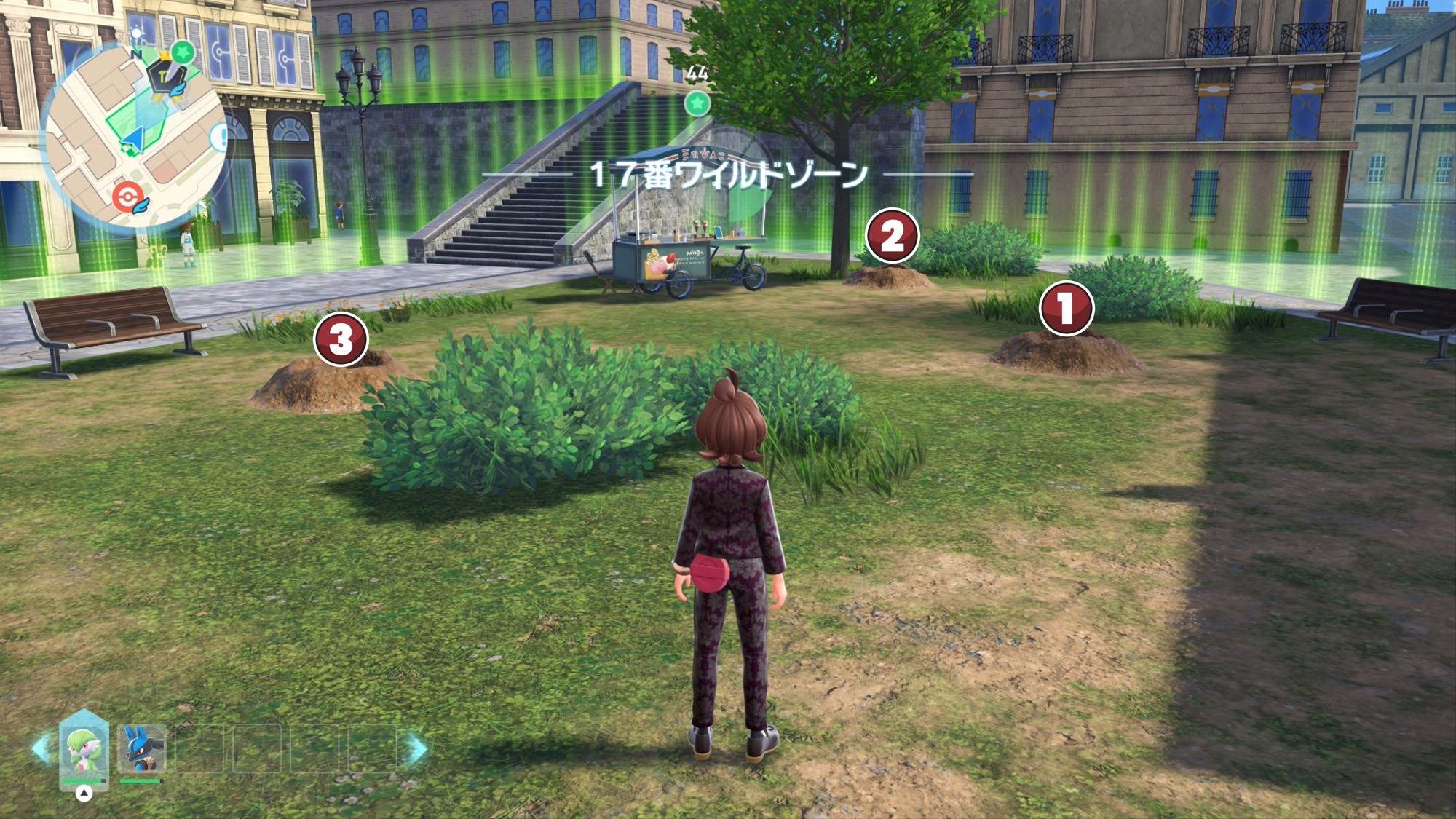This screenshot has height=819, width=1456.
Task: Click the exclamation mark bubble on minimap edge
Action: 219,137
